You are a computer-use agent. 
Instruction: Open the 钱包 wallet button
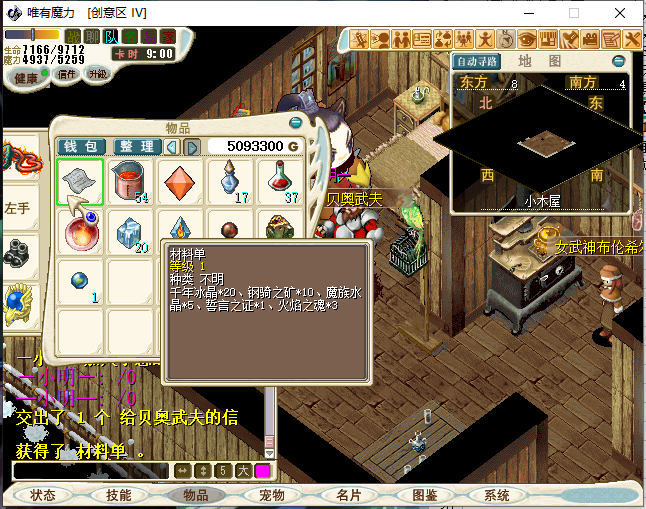[x=79, y=147]
